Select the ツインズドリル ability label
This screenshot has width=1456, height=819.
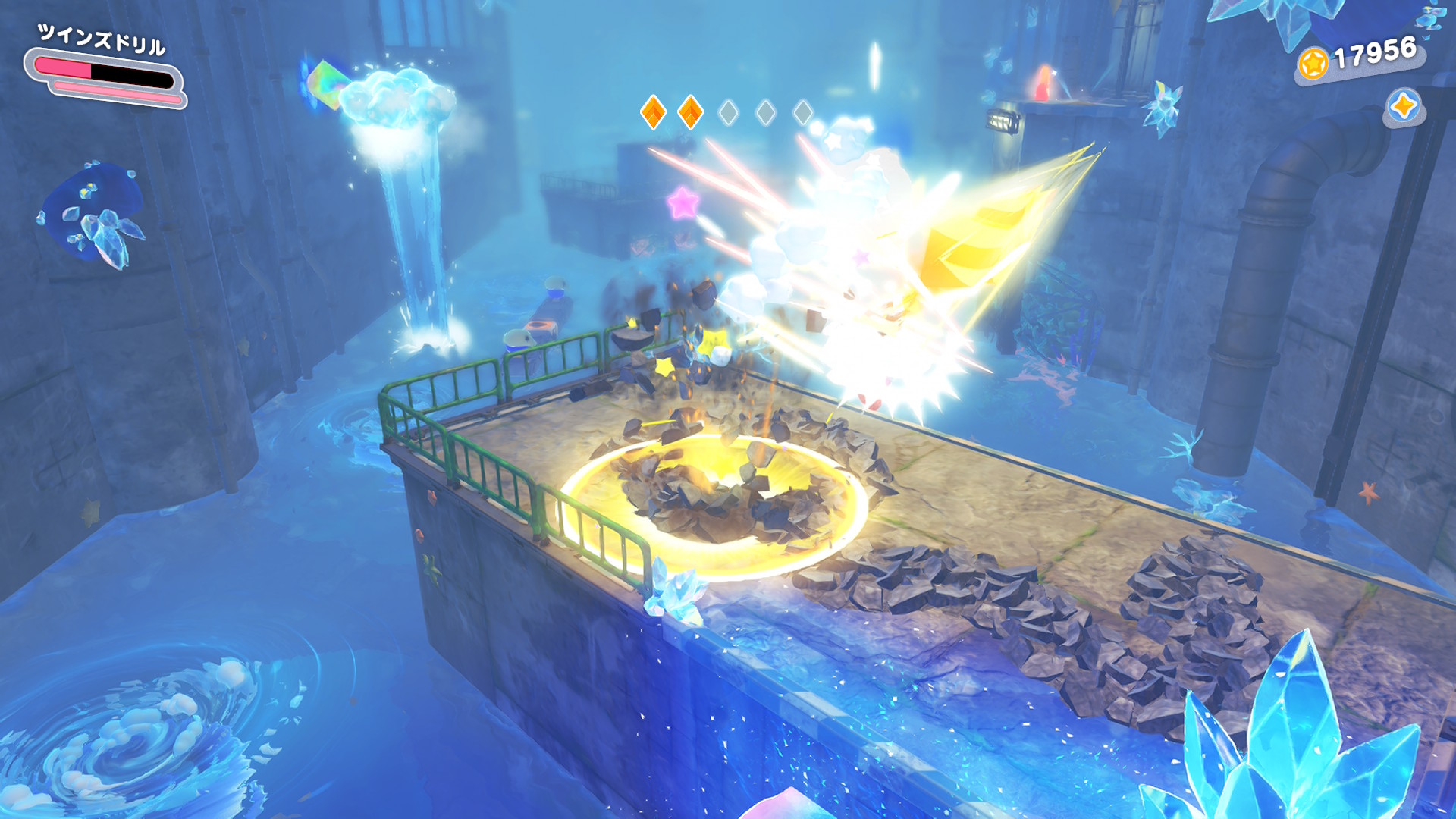pyautogui.click(x=102, y=39)
